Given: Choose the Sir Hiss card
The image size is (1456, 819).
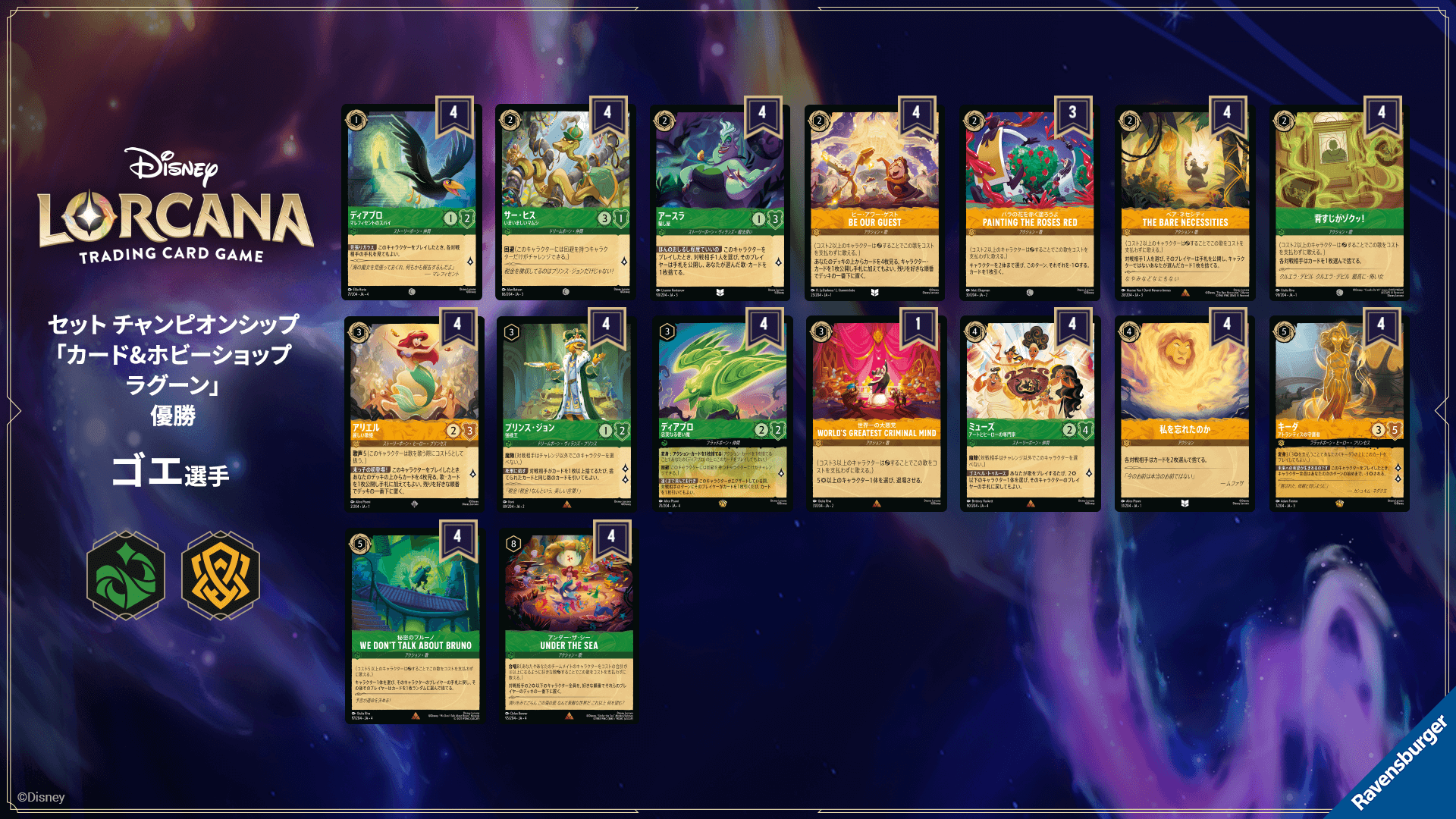Looking at the screenshot, I should click(566, 202).
